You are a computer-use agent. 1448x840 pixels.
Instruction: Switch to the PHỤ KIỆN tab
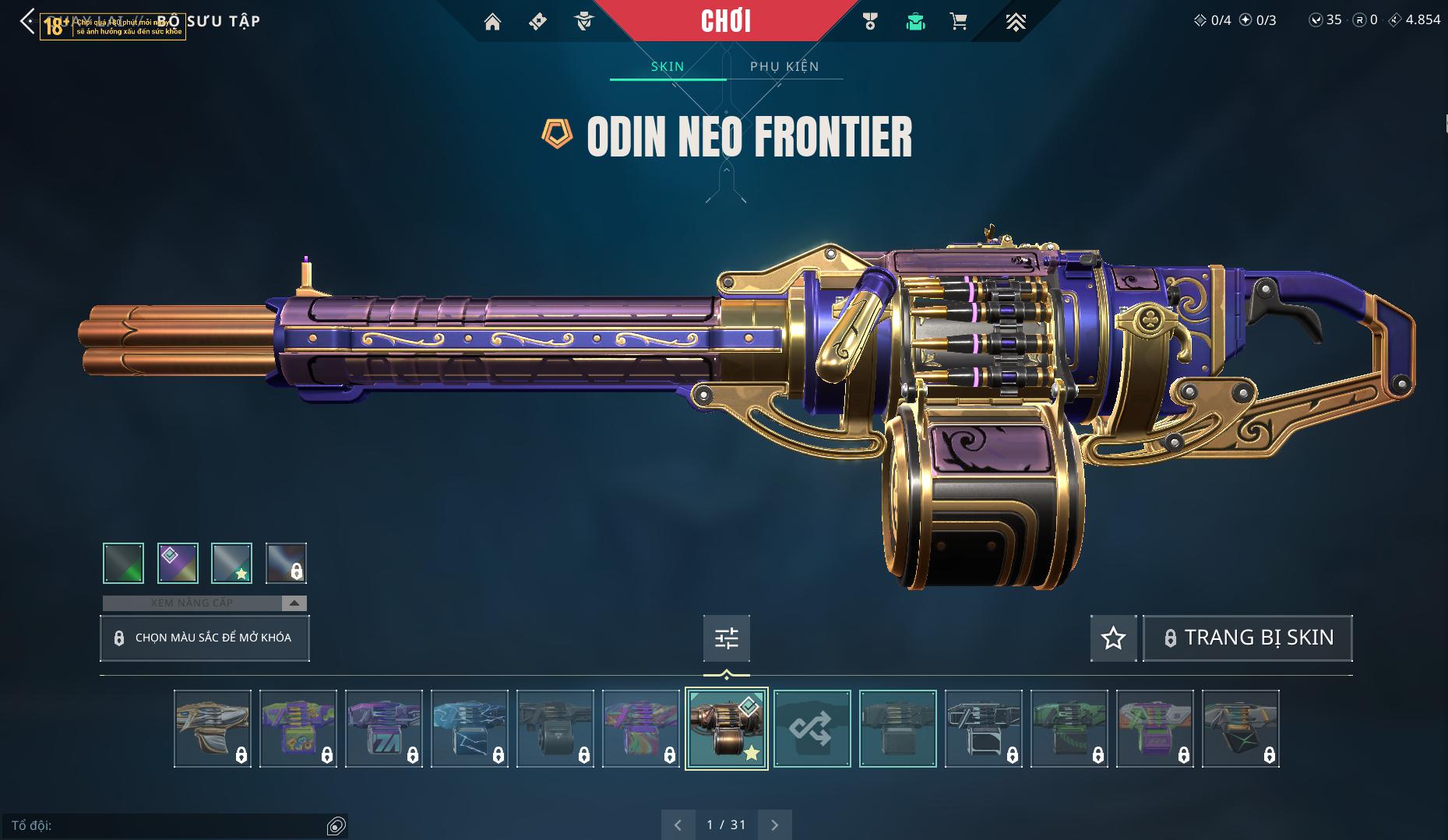[784, 66]
